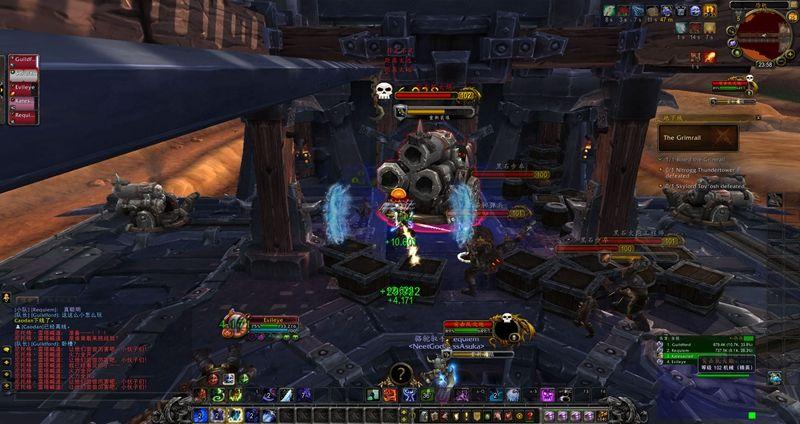Open The Grimrail objective tracker entry
800x424 pixels.
point(697,137)
